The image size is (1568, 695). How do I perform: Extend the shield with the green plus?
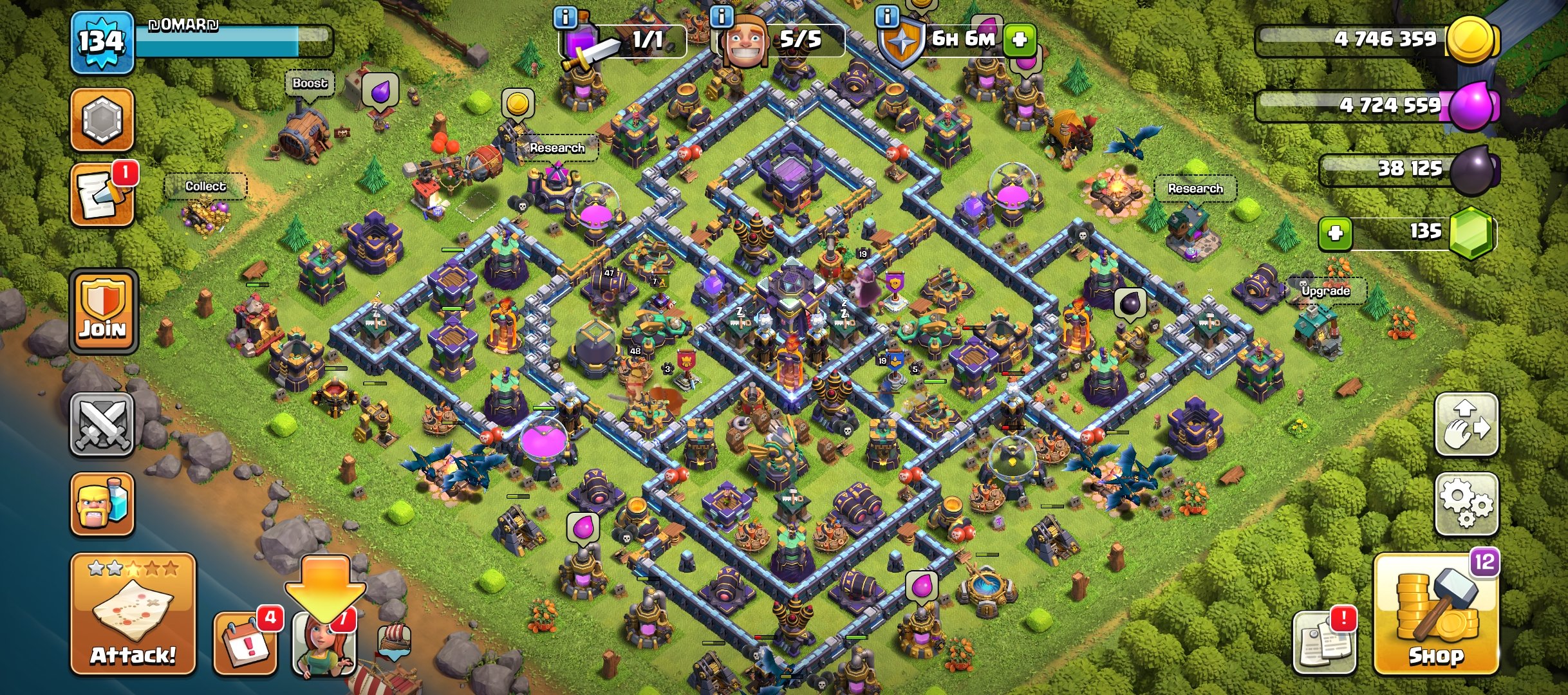[x=1019, y=40]
